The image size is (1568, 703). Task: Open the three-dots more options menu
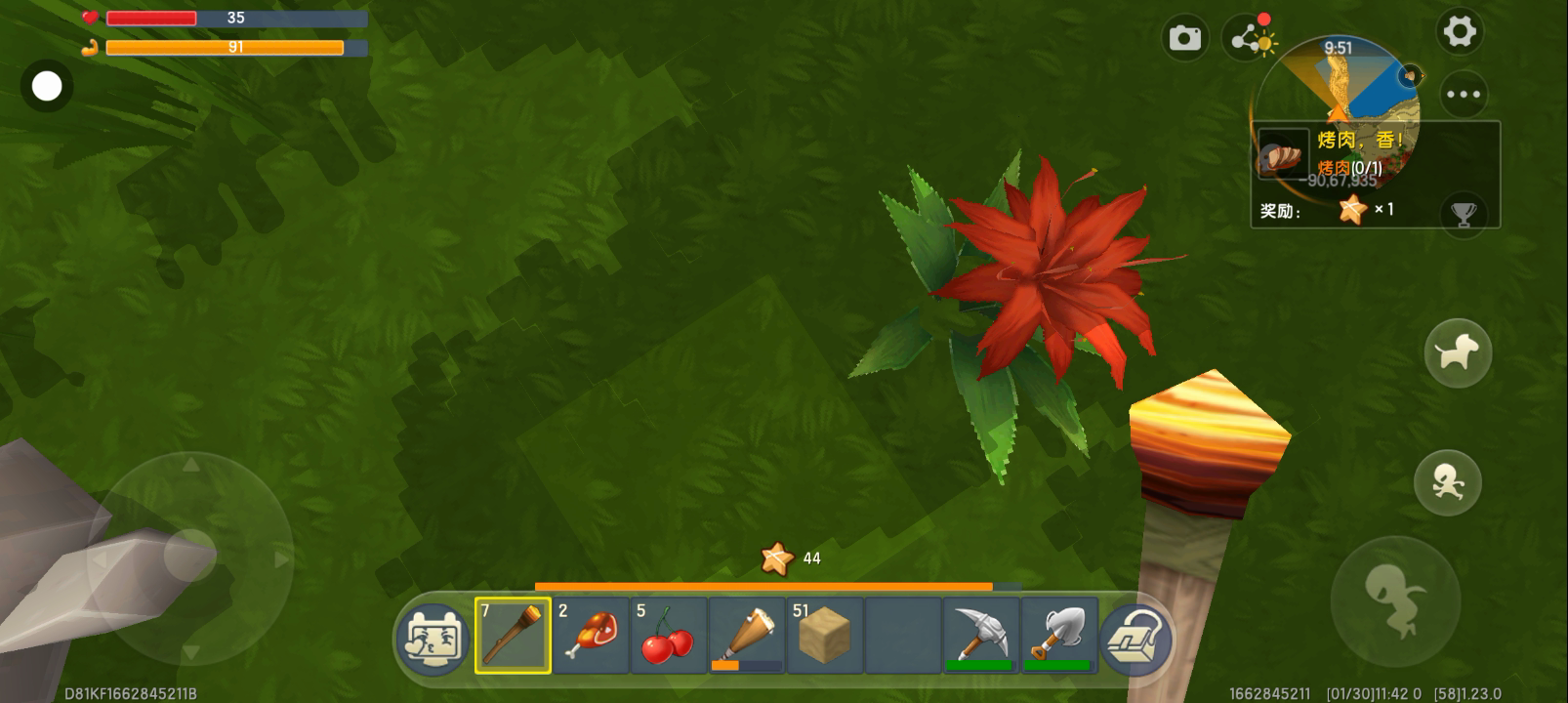[1464, 95]
